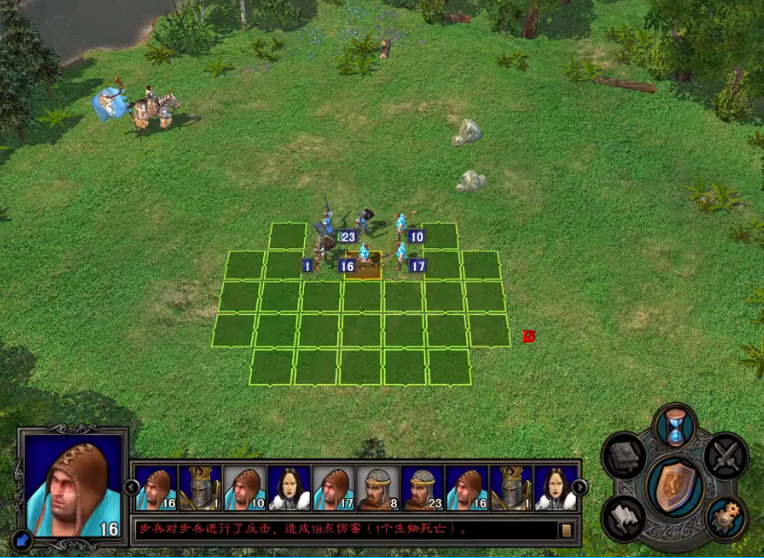Show earlier turns with the left queue arrow

[x=132, y=487]
